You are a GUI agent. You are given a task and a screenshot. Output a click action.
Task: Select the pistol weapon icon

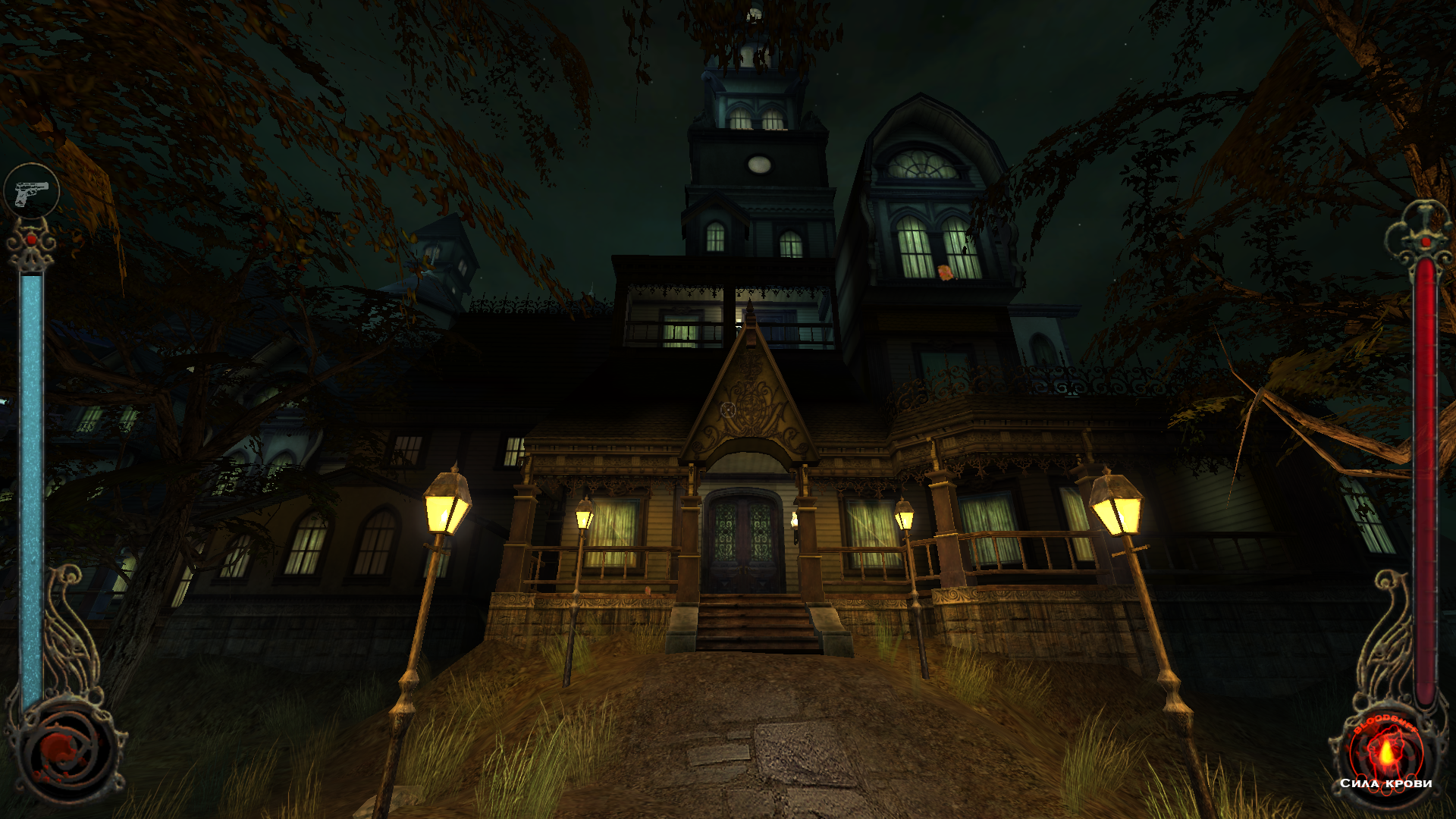[32, 191]
